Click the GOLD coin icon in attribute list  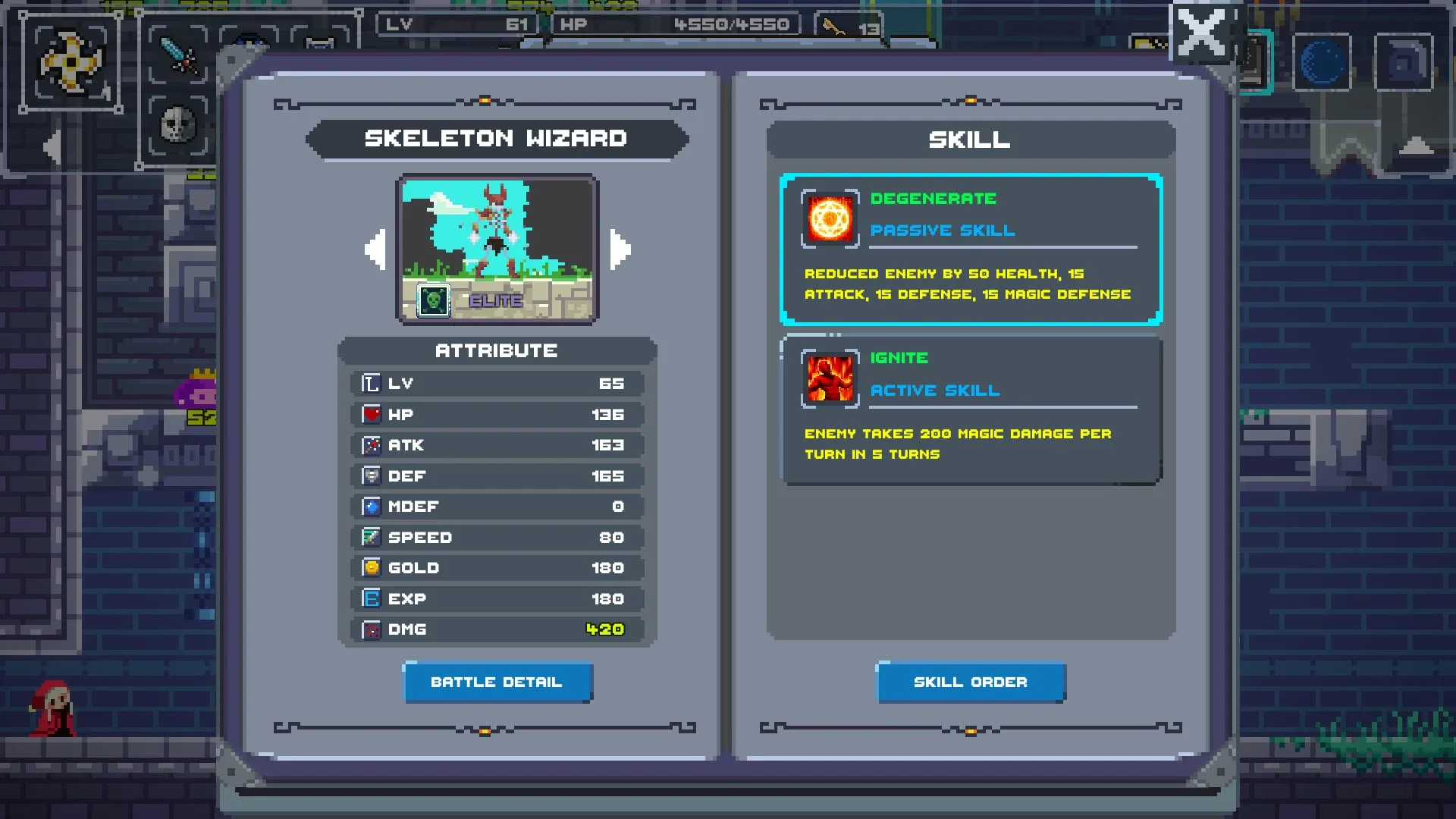370,567
